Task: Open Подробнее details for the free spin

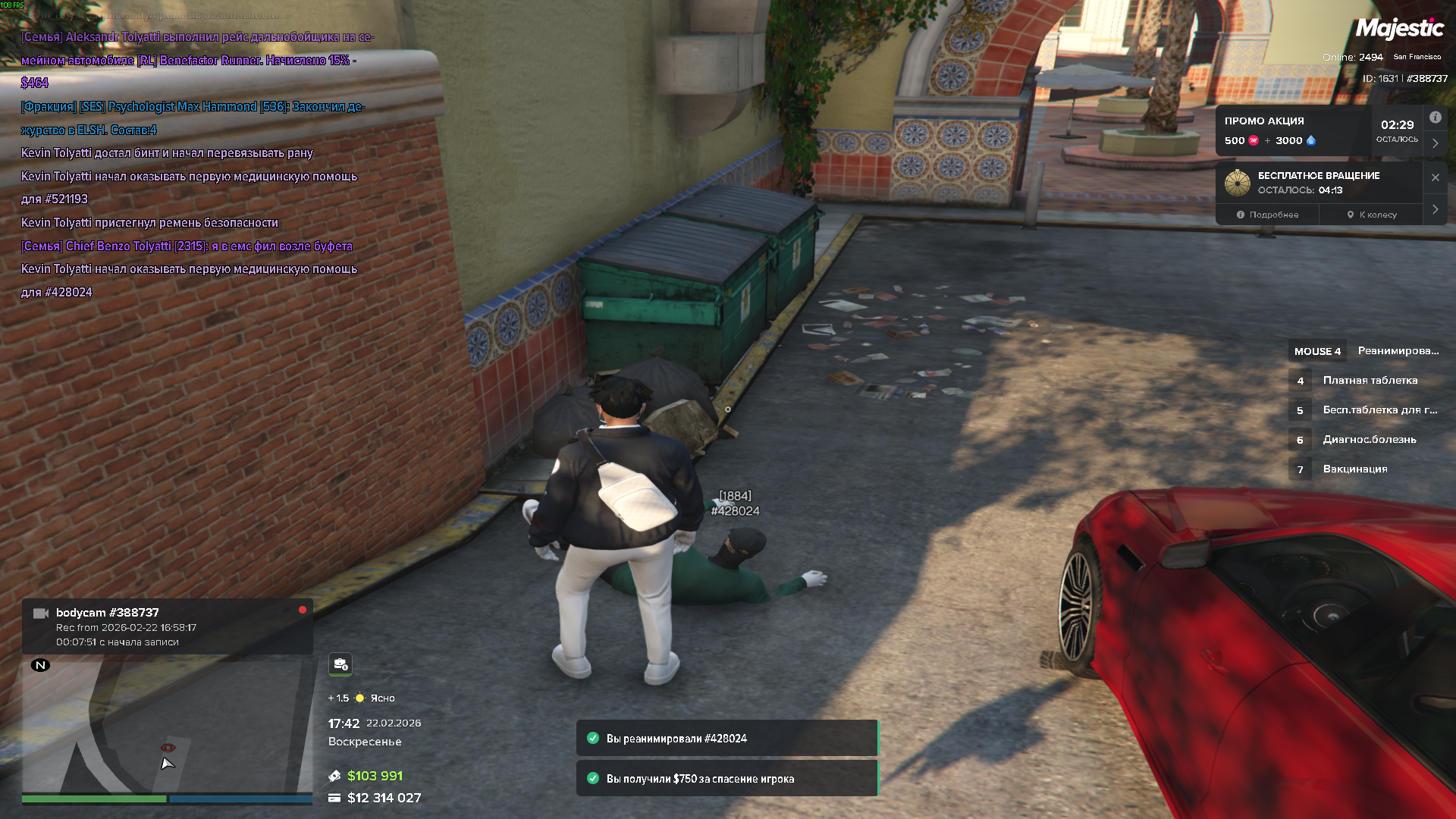Action: [1267, 215]
